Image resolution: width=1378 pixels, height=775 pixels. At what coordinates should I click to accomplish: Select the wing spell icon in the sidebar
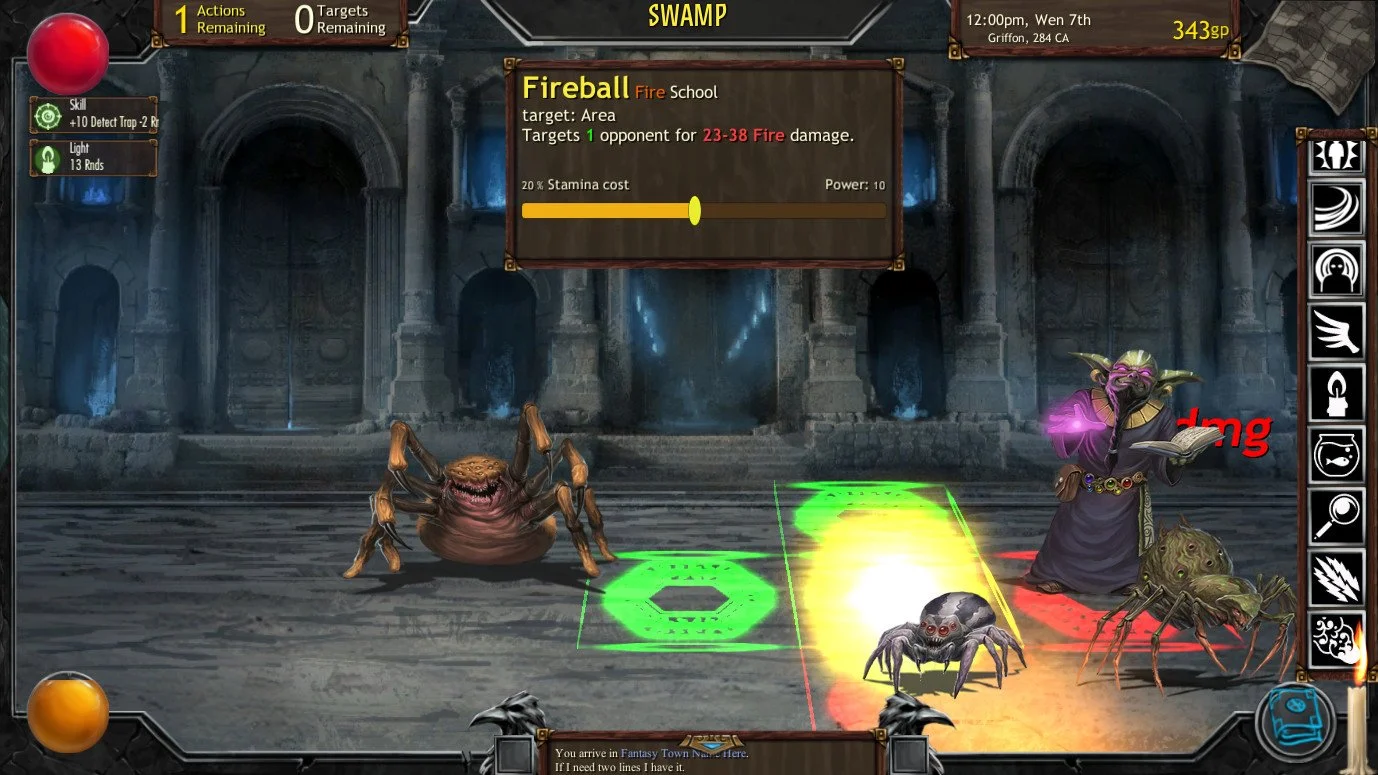(x=1337, y=332)
